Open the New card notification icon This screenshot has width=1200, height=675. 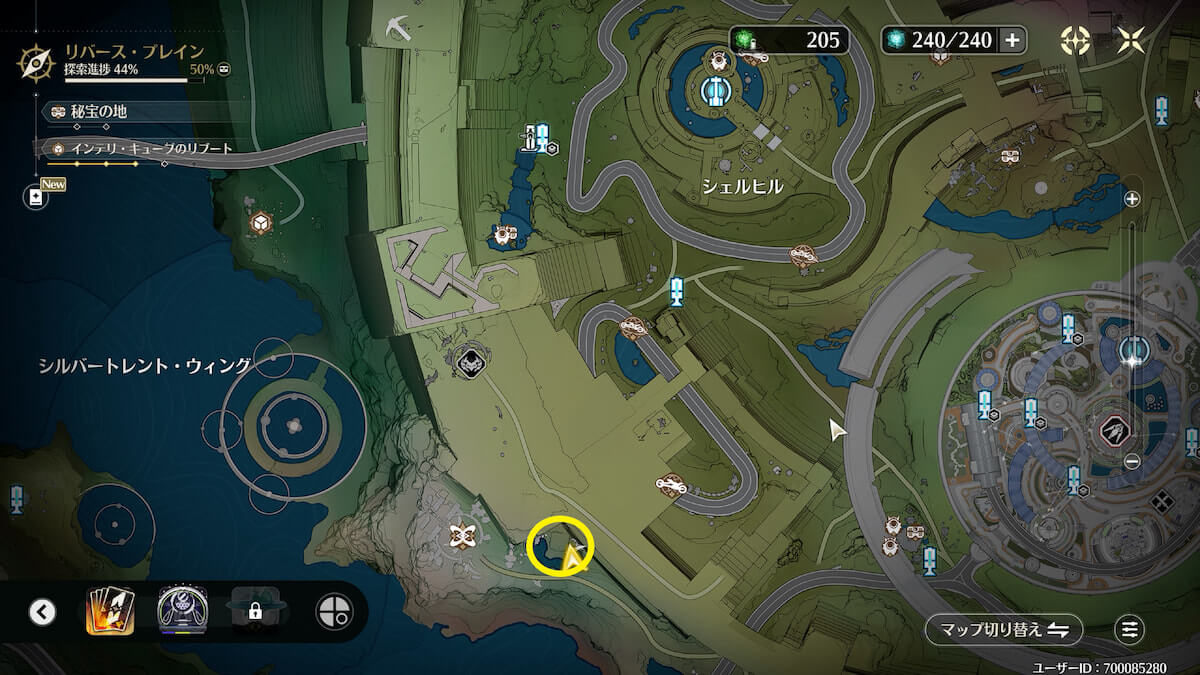37,197
